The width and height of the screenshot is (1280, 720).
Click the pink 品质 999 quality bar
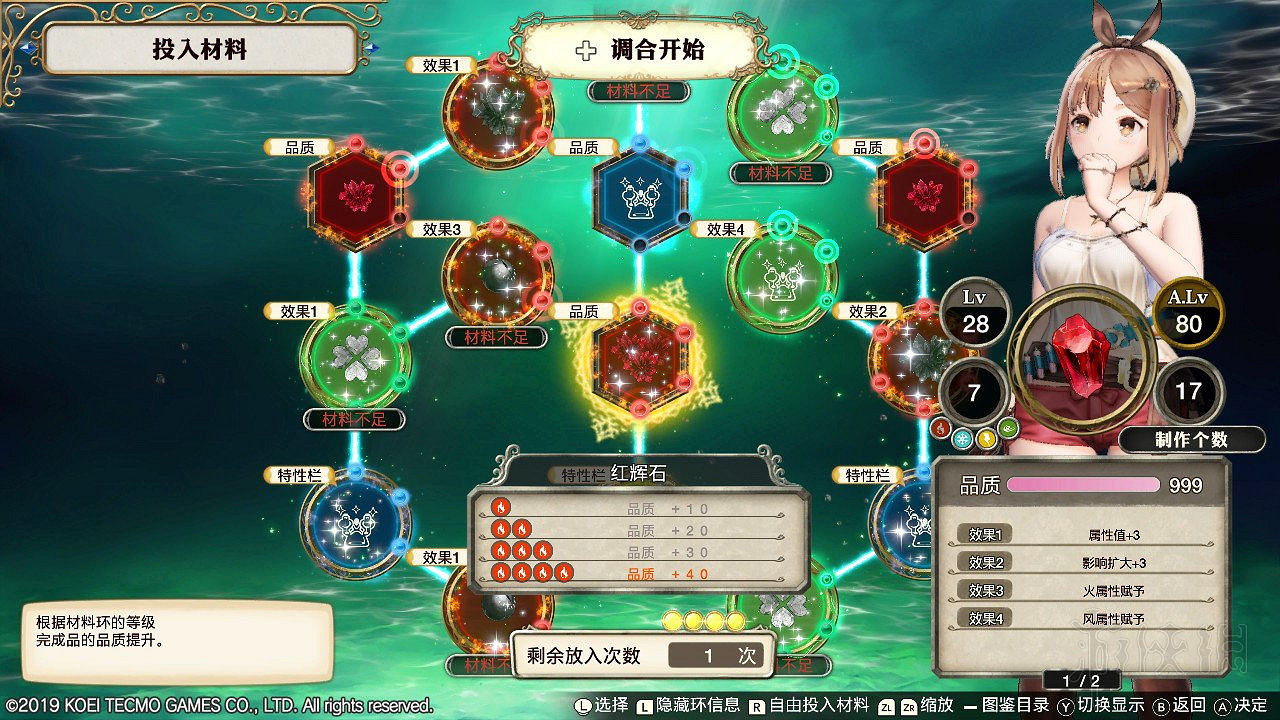[1085, 484]
